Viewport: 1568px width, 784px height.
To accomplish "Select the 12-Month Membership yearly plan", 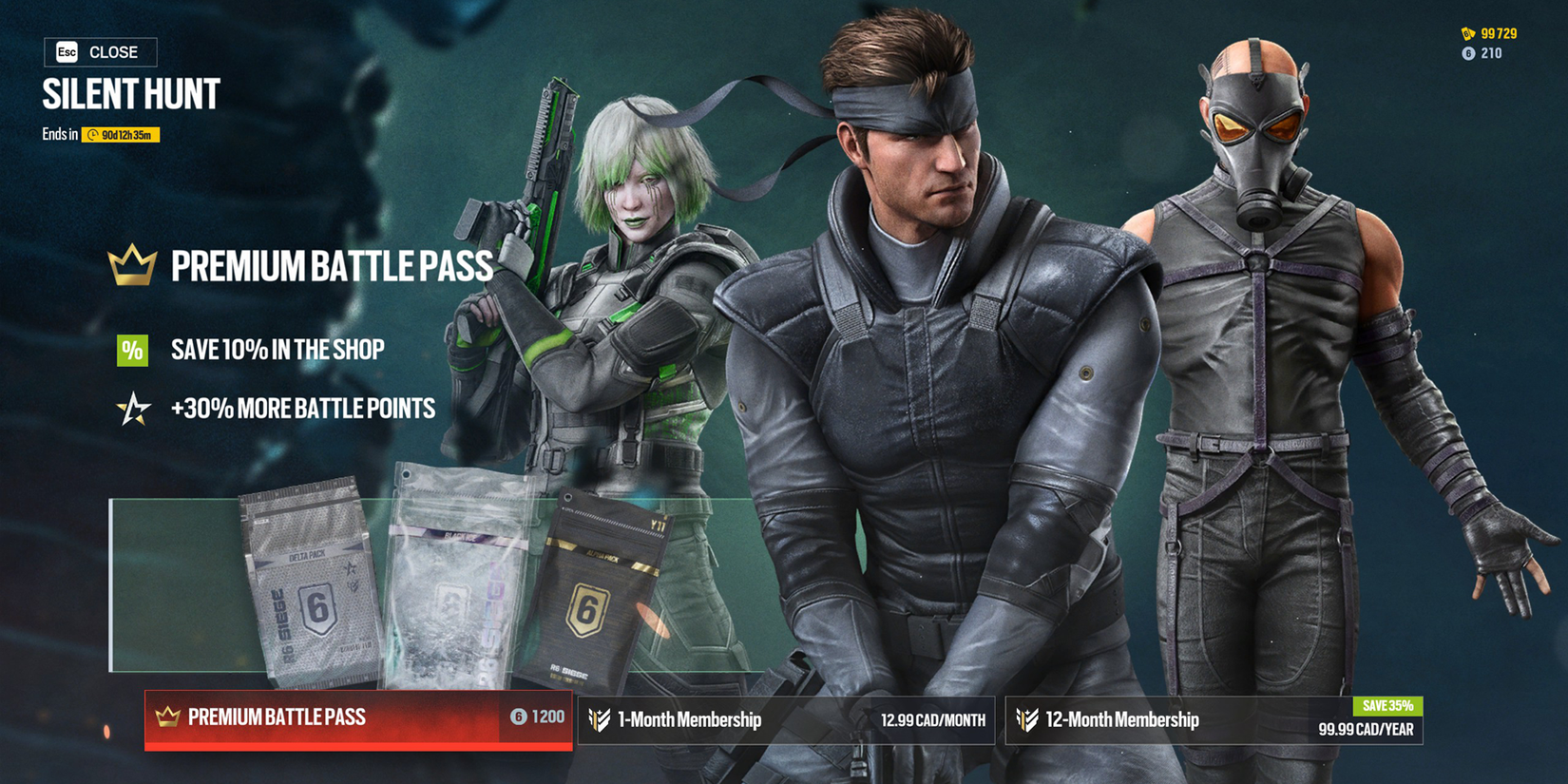I will [1216, 719].
